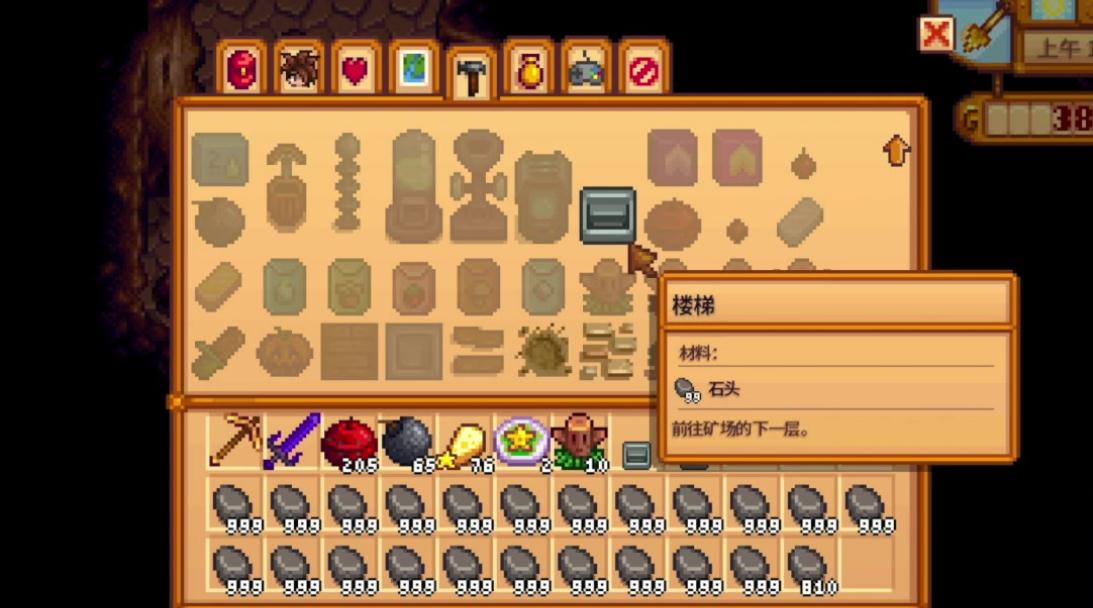The height and width of the screenshot is (608, 1093).
Task: Click the orange scroll-up arrow
Action: coord(897,151)
